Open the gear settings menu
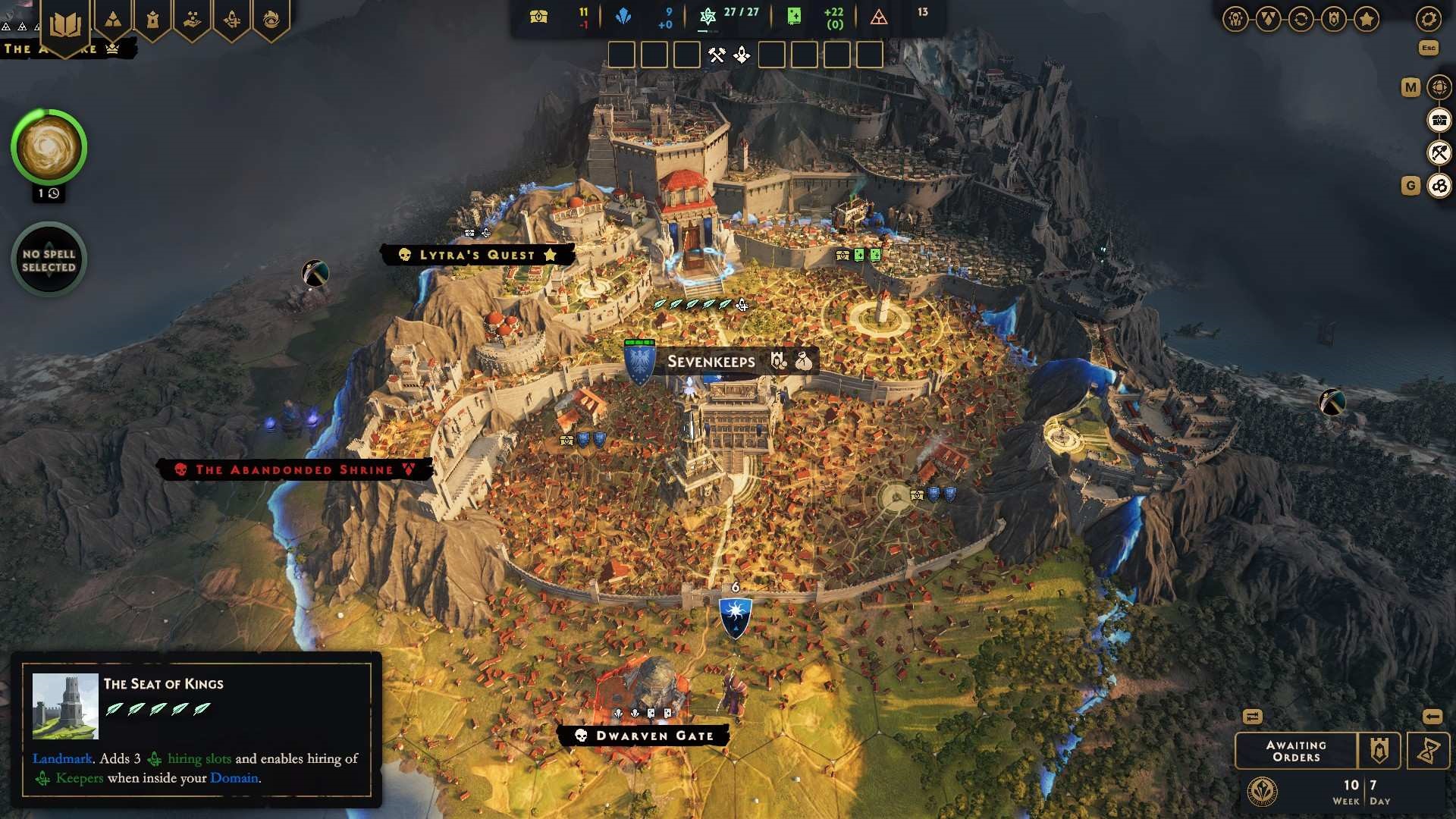Screen dimensions: 1456x819 tap(1428, 19)
